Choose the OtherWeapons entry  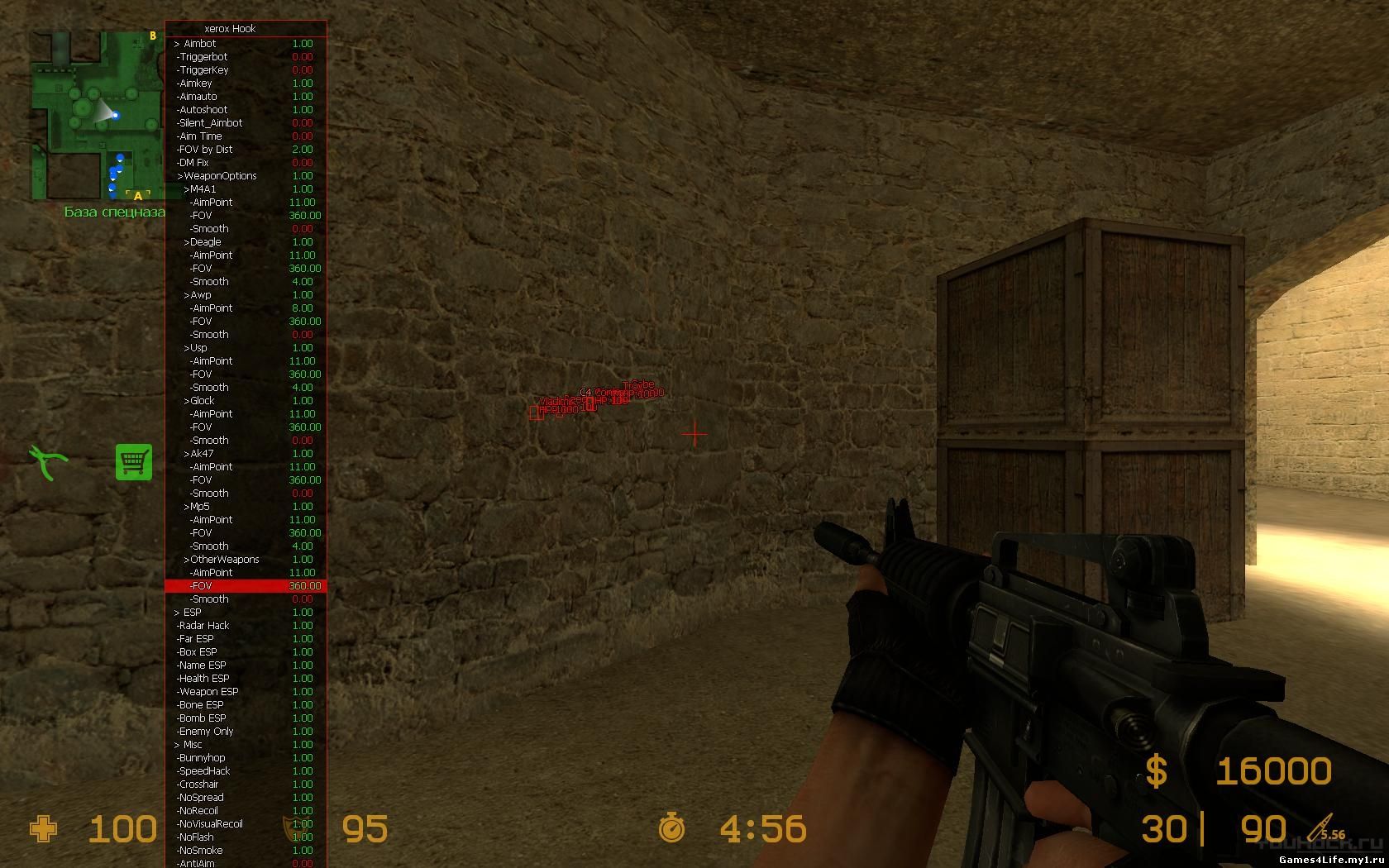point(222,560)
